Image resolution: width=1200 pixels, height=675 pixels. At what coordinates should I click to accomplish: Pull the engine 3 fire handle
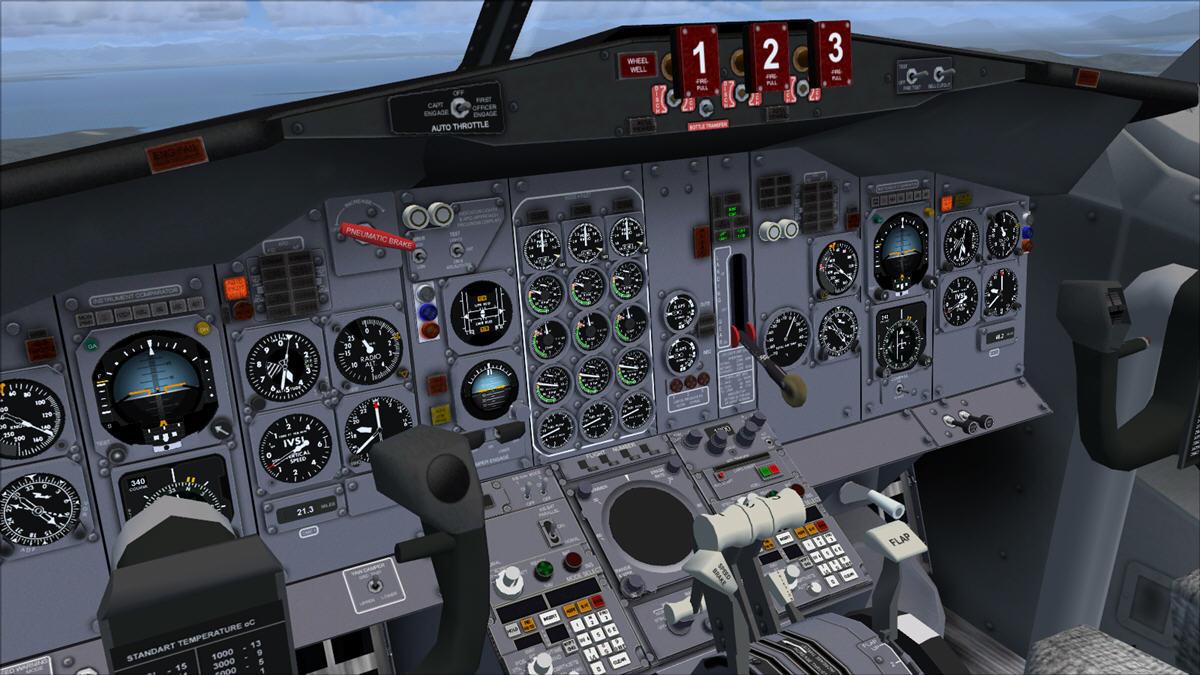[833, 50]
